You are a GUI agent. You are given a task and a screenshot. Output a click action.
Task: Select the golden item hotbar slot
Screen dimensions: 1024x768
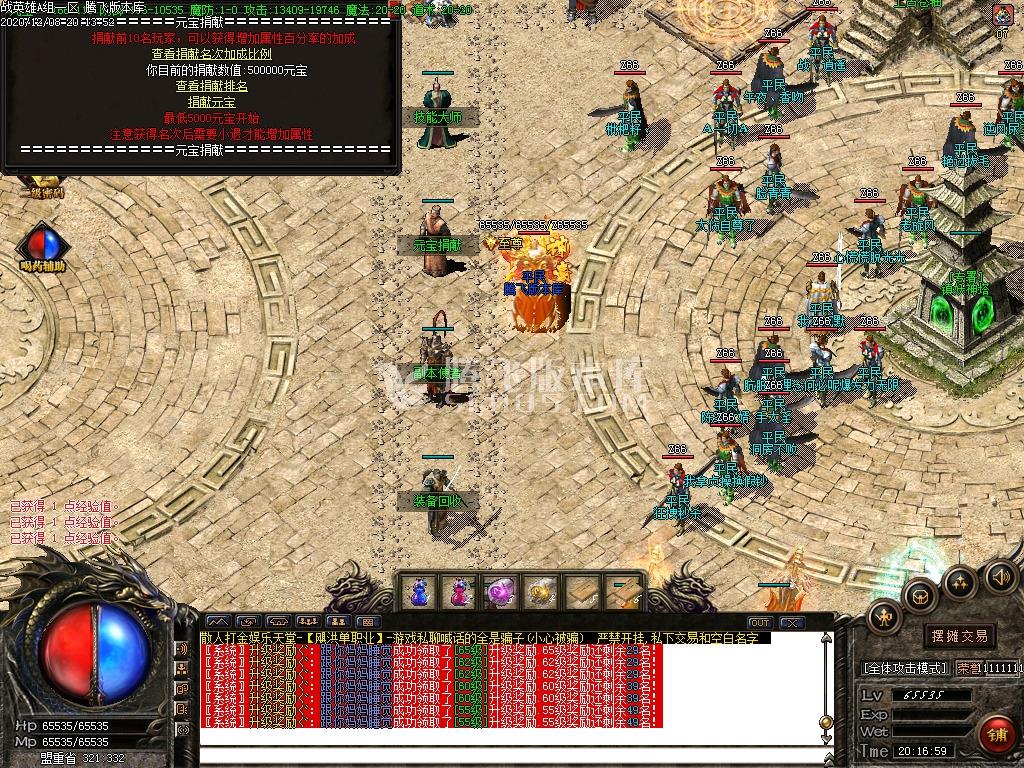tap(540, 593)
